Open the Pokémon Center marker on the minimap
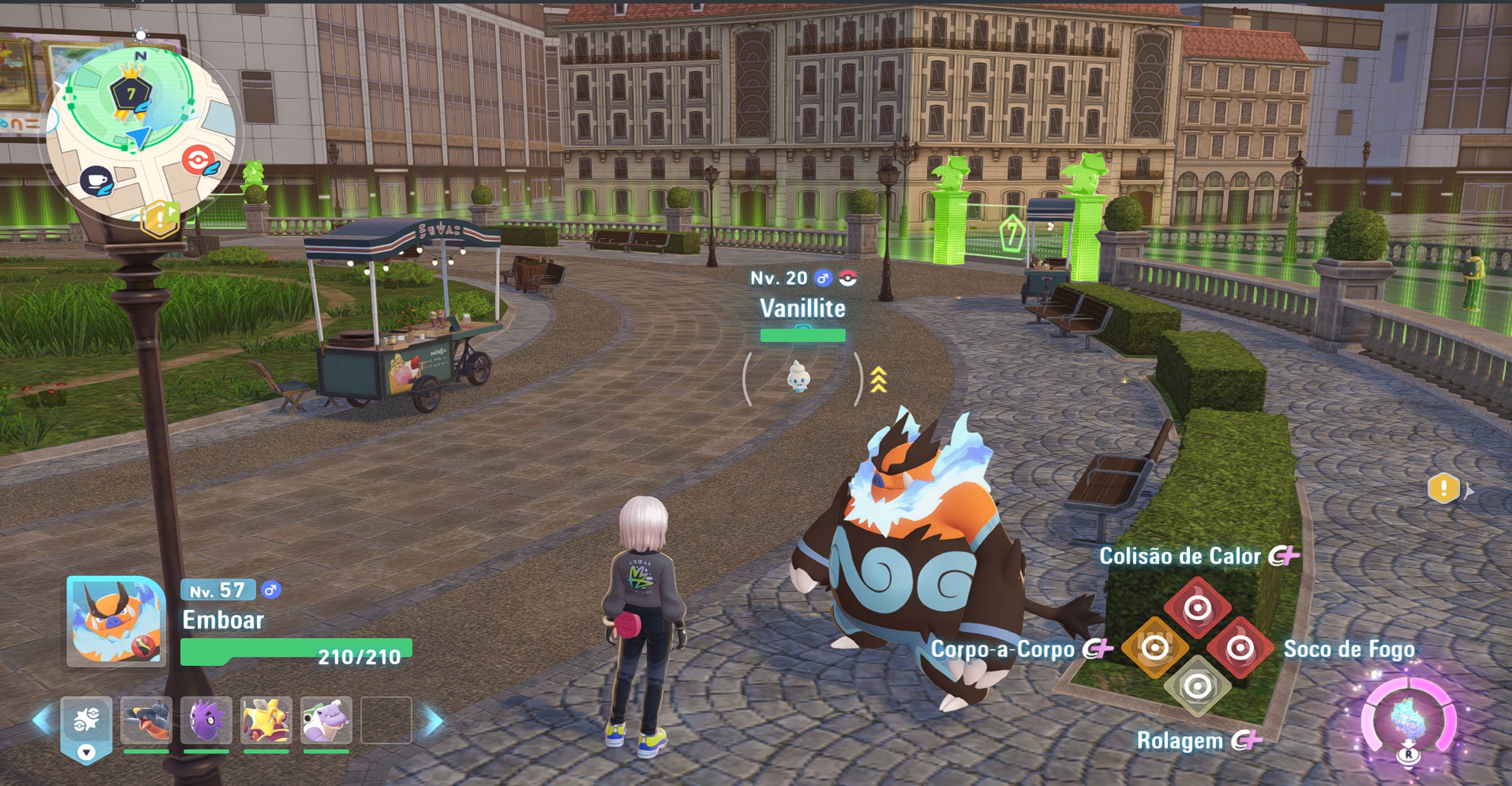The height and width of the screenshot is (786, 1512). pos(198,159)
